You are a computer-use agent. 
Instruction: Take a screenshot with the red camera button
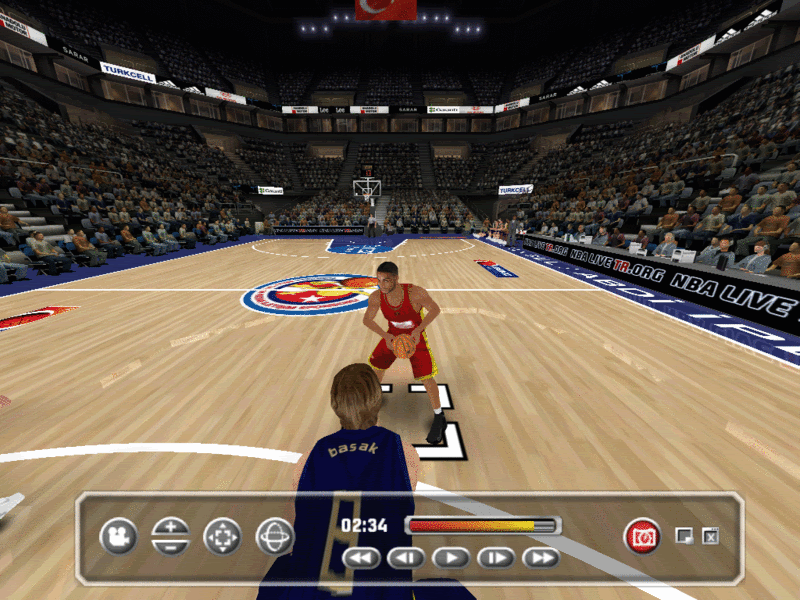tap(642, 537)
